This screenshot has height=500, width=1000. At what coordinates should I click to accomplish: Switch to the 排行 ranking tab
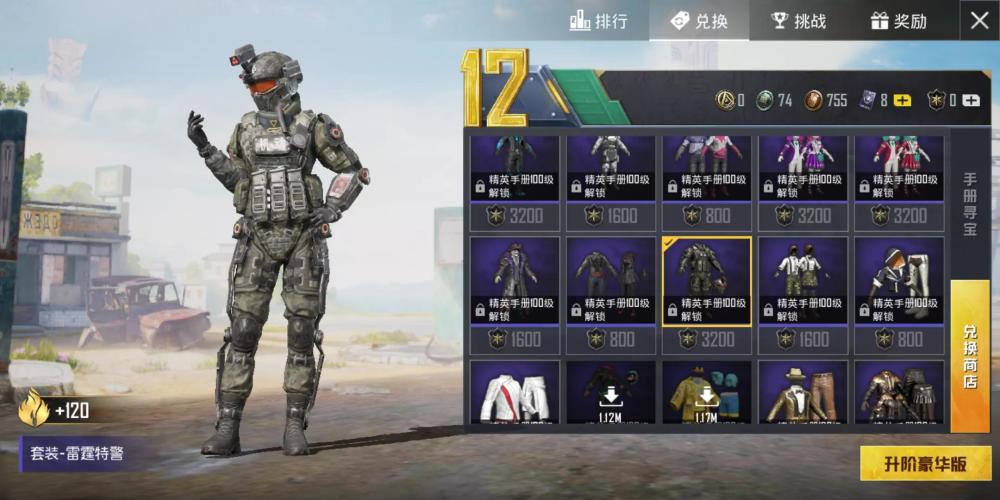coord(599,21)
